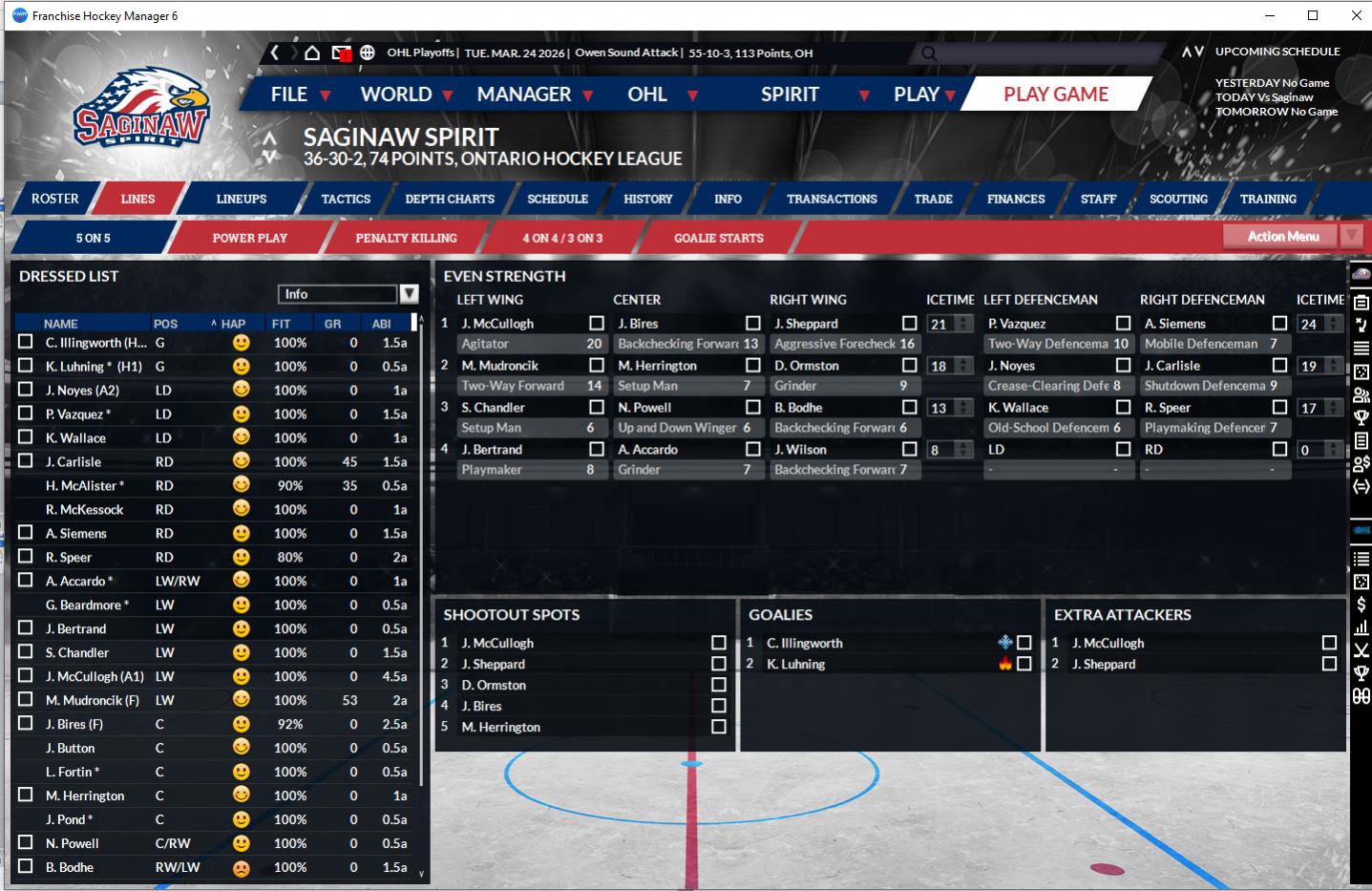This screenshot has width=1372, height=891.
Task: Open the World menu
Action: (x=396, y=94)
